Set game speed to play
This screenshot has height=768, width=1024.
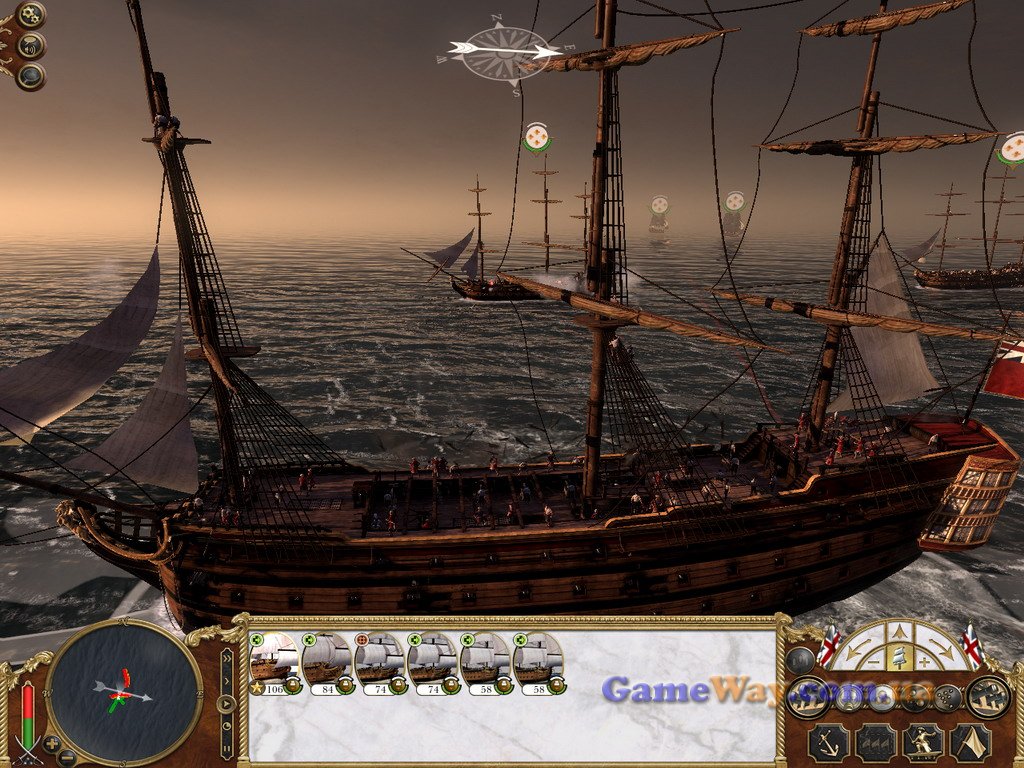click(227, 703)
